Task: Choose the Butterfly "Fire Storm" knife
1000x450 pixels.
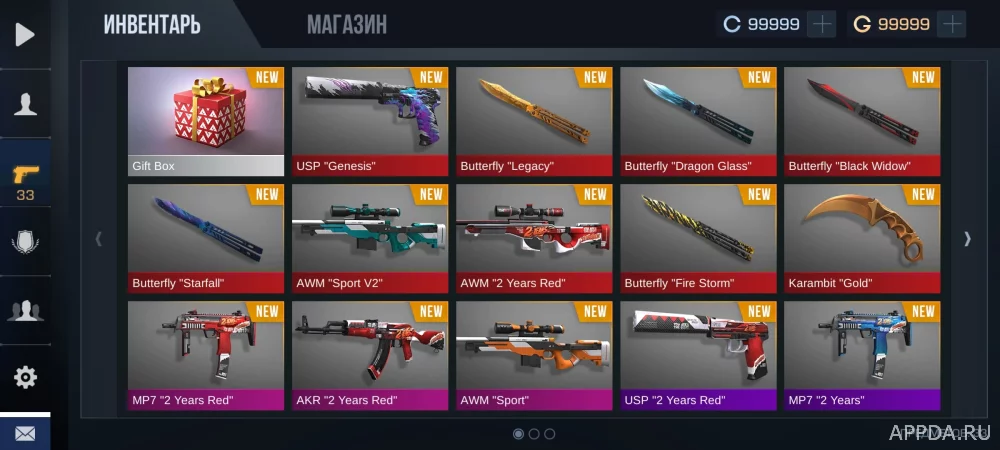Action: (x=697, y=238)
